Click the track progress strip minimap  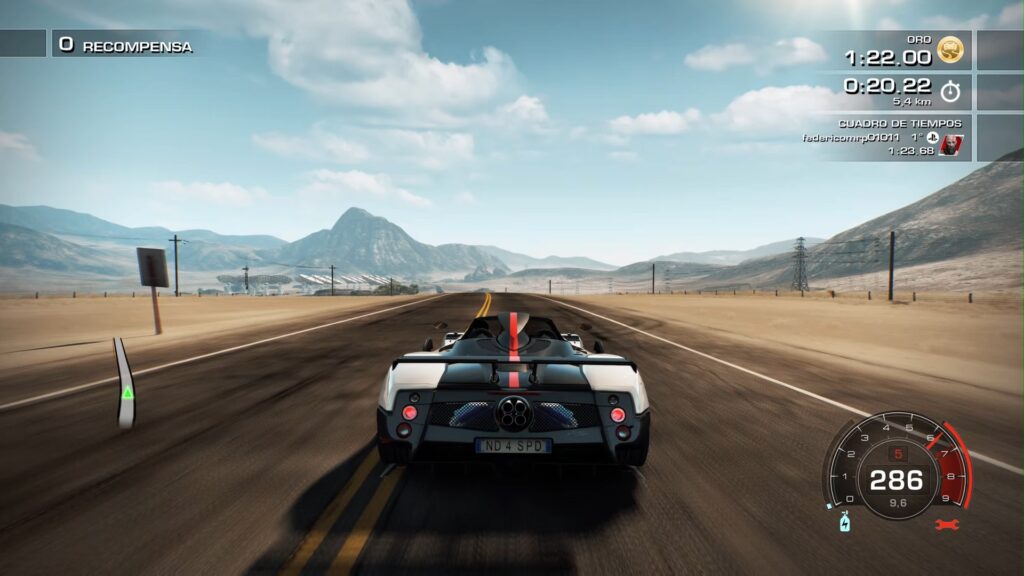125,384
